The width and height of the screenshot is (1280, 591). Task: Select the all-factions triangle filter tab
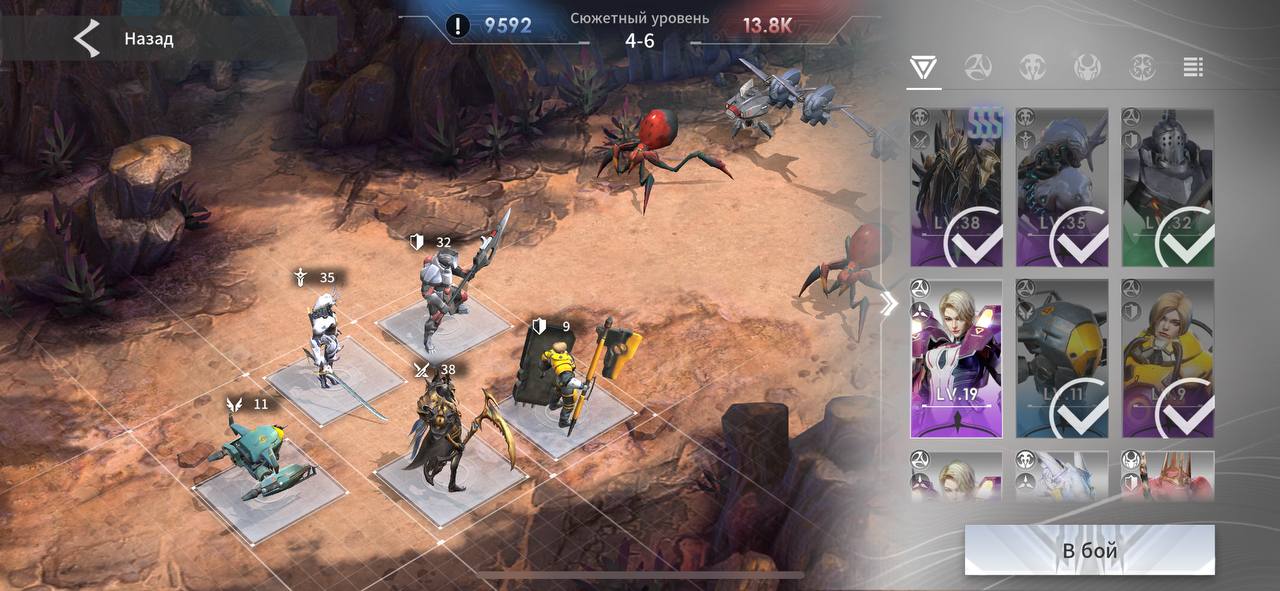pos(923,68)
